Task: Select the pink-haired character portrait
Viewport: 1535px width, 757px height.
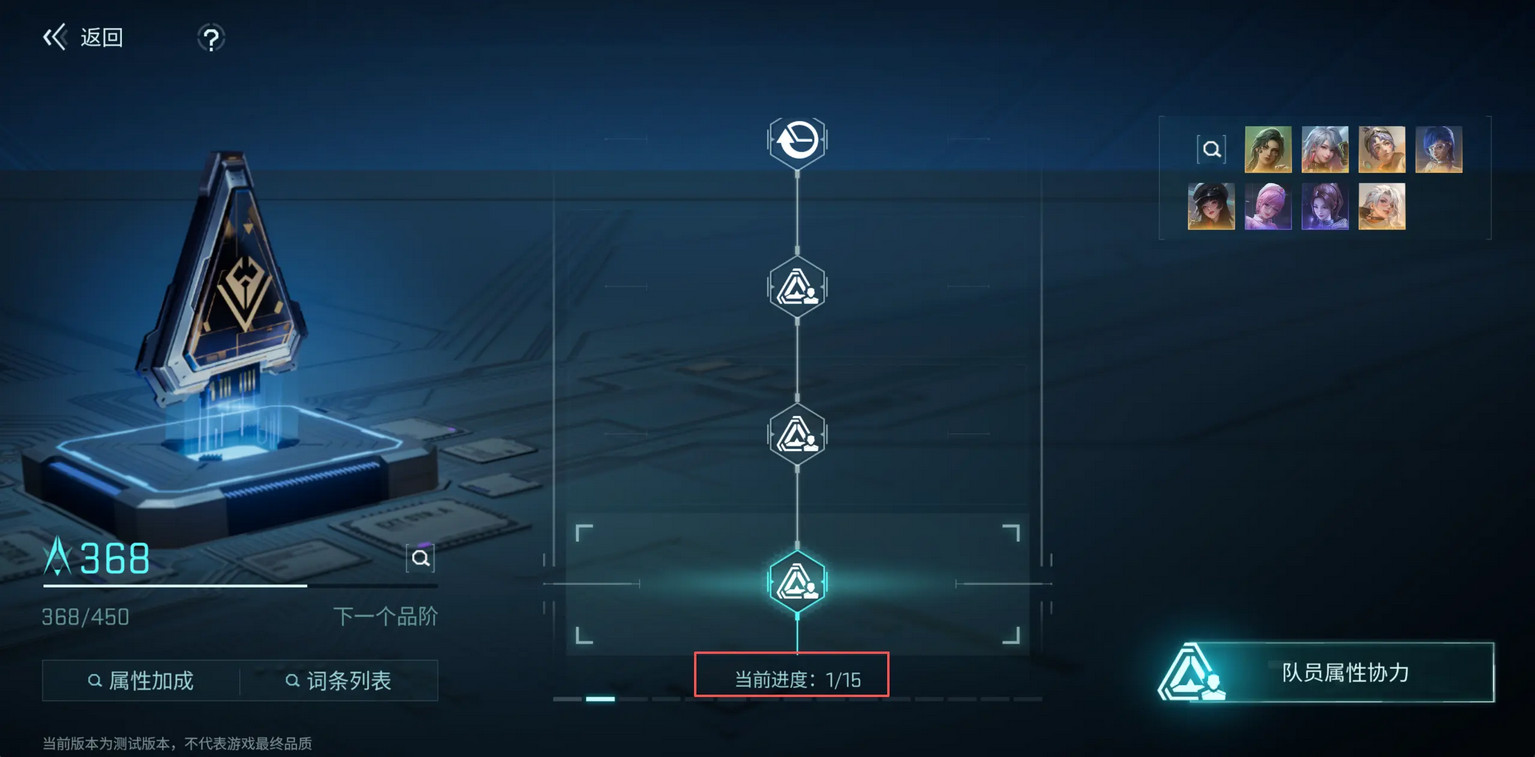Action: 1268,207
